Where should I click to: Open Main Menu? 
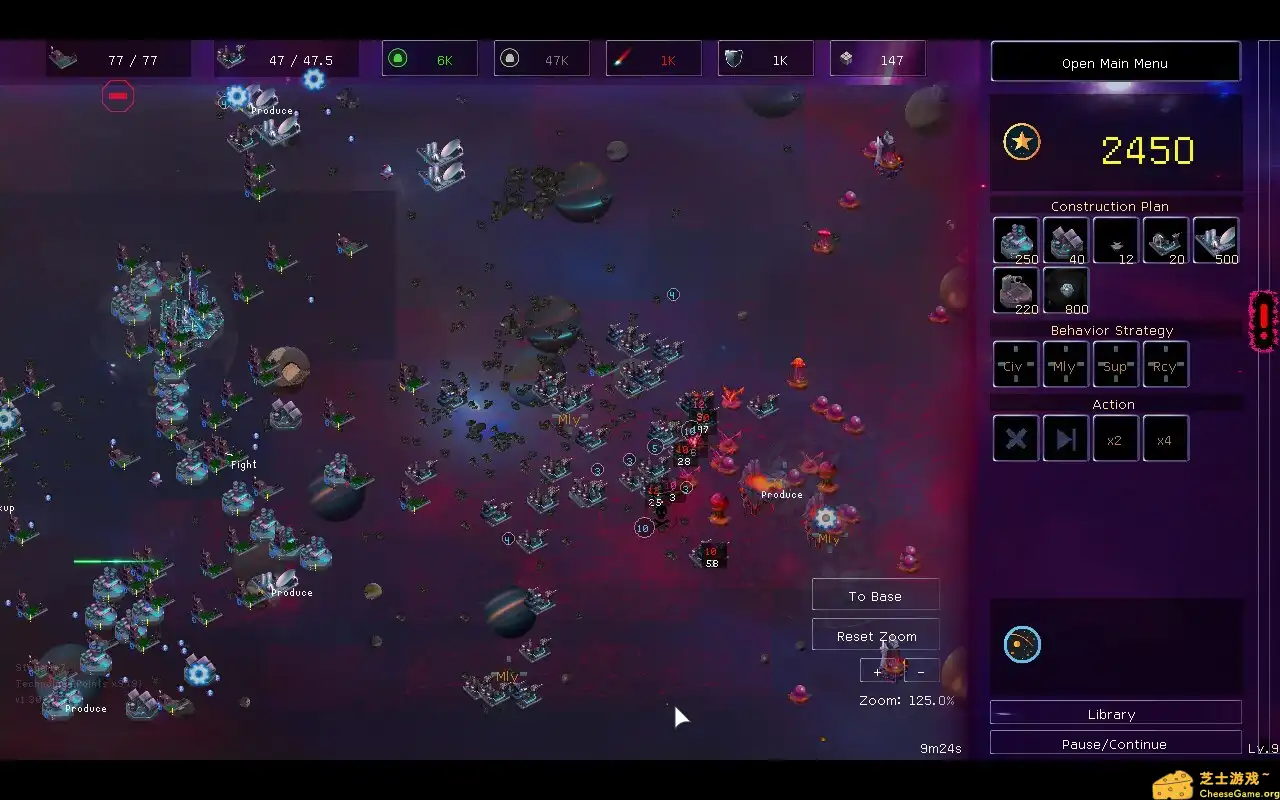tap(1115, 62)
